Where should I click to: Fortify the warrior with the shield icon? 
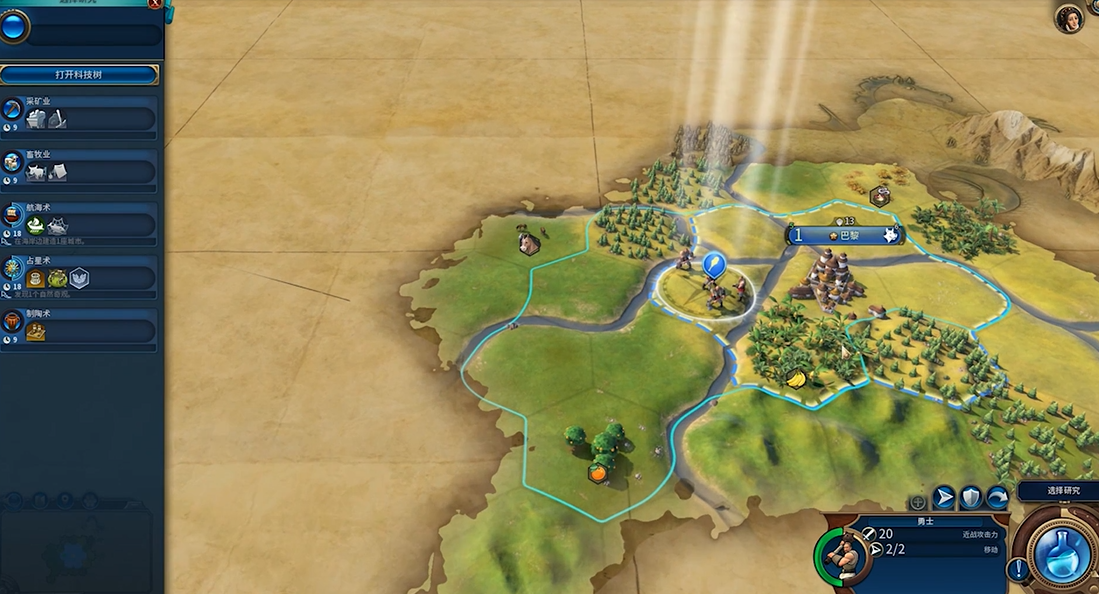pos(970,497)
